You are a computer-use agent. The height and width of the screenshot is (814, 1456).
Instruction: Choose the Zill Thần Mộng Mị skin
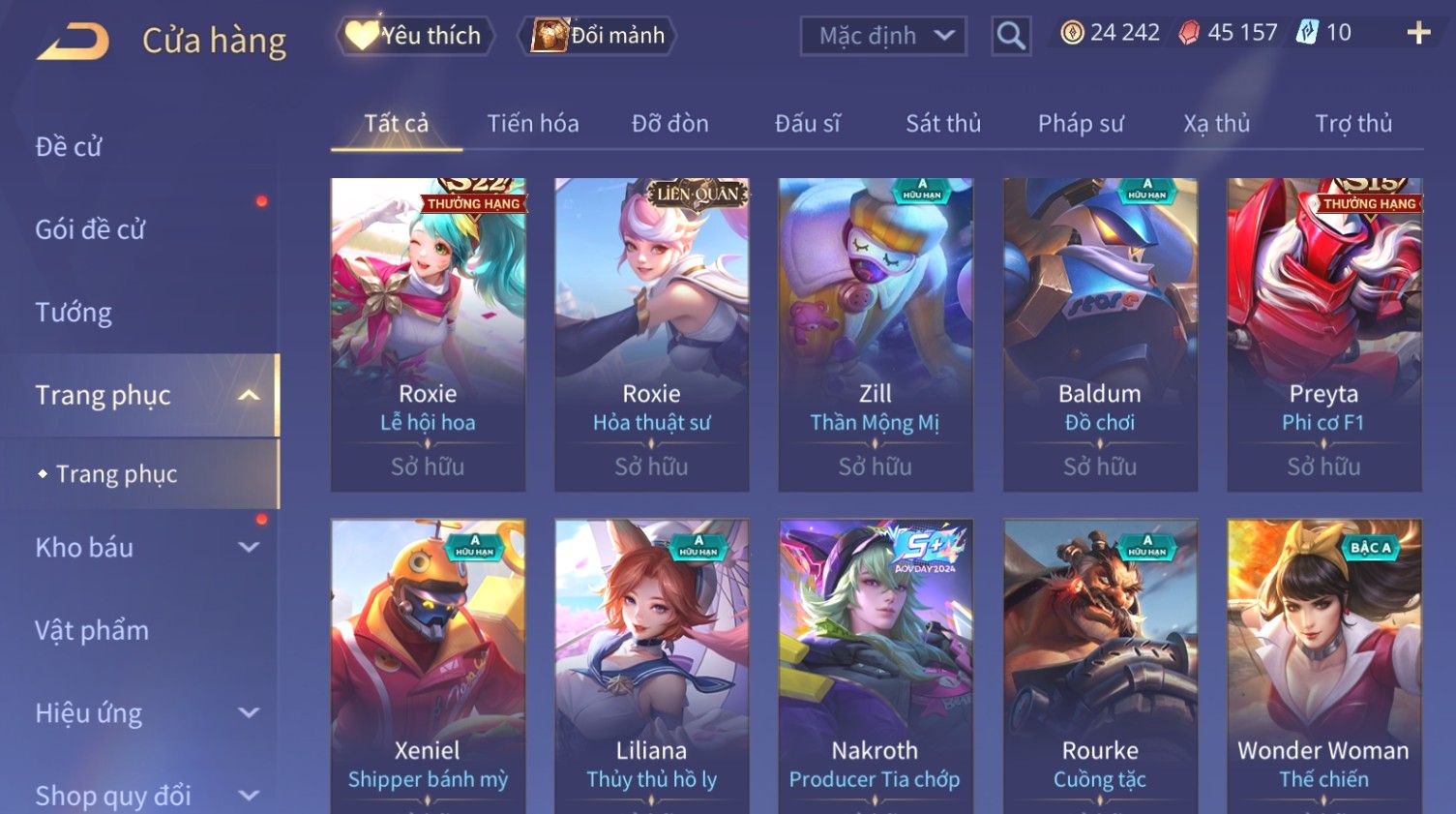click(x=876, y=334)
